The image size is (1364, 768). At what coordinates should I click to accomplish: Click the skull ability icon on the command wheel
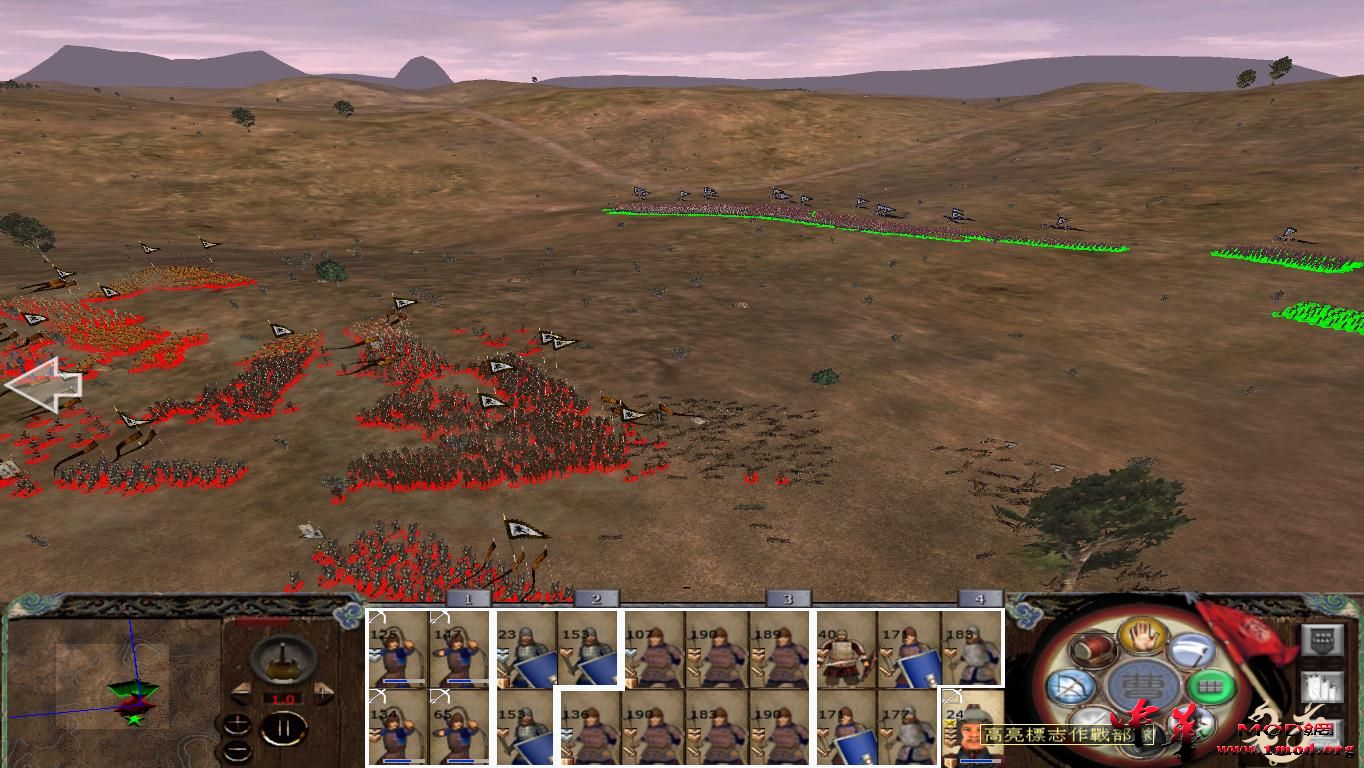click(x=1191, y=720)
